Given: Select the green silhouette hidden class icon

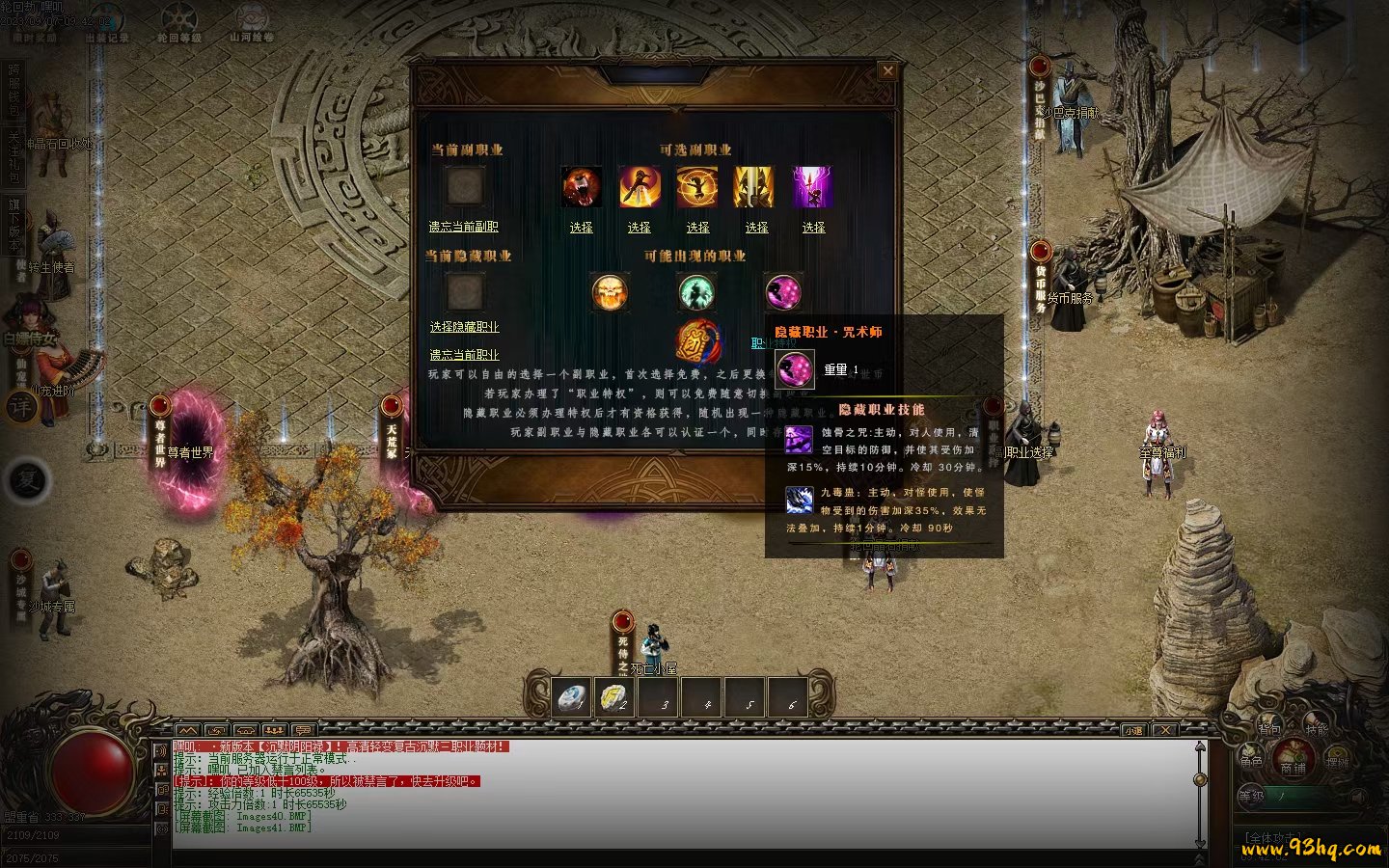Looking at the screenshot, I should [x=696, y=291].
